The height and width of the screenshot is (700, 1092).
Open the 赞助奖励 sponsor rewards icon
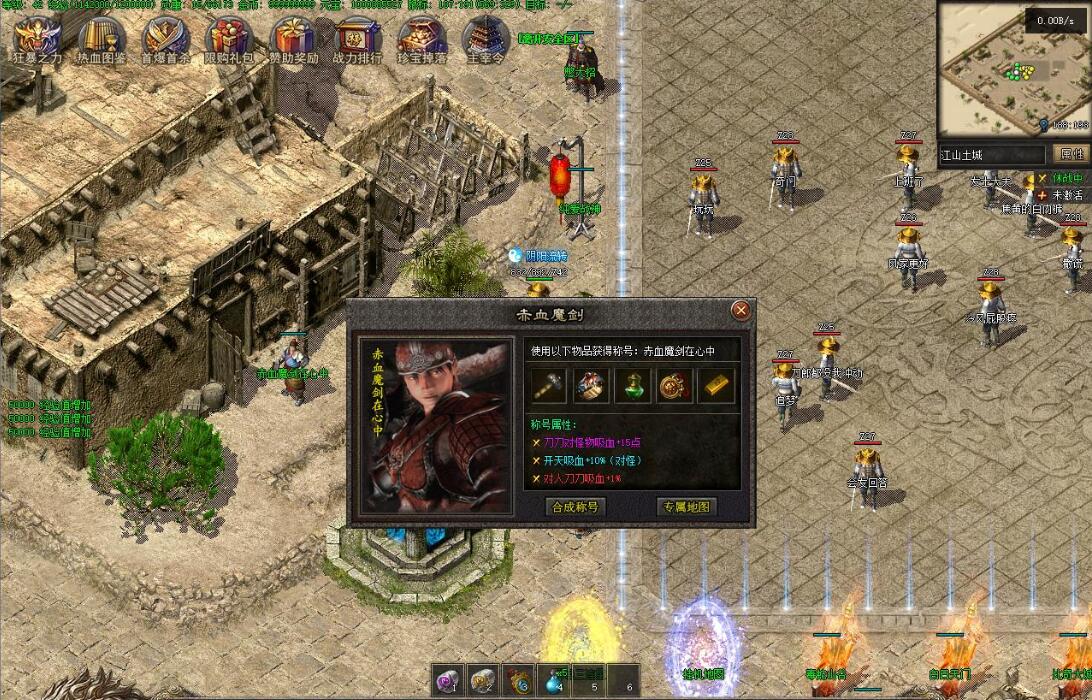[294, 36]
